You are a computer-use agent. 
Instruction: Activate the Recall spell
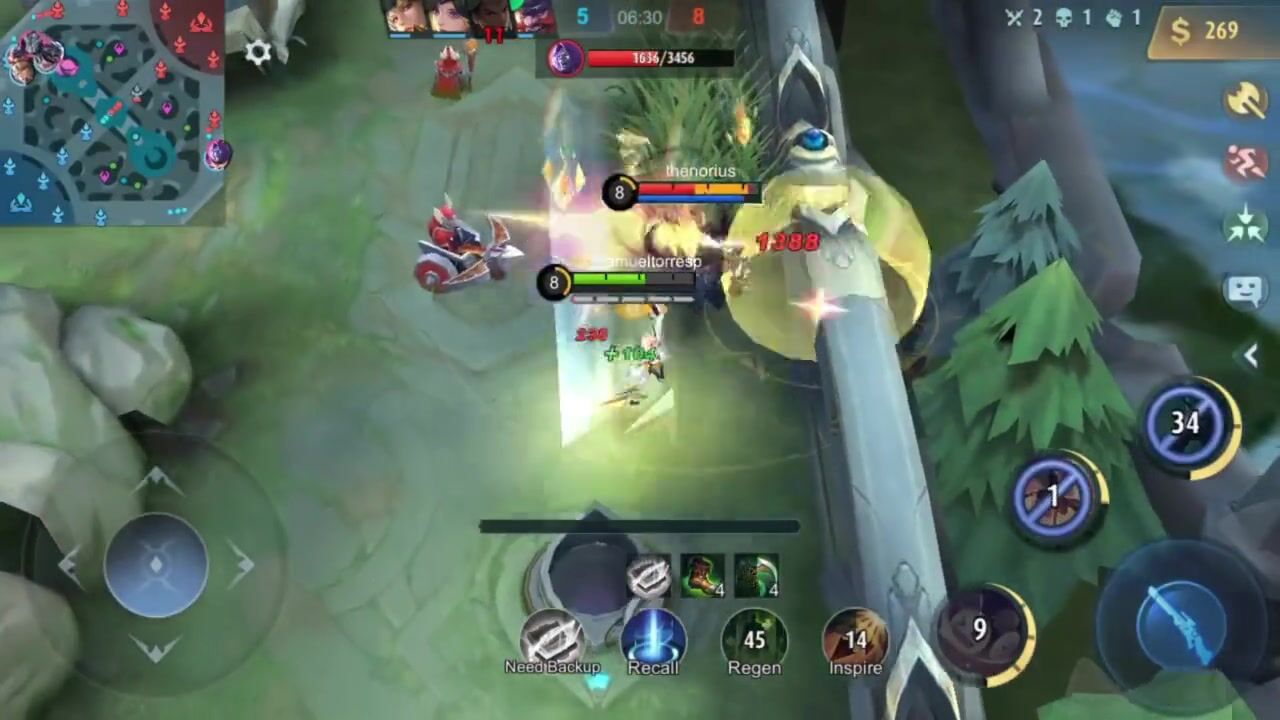tap(653, 640)
